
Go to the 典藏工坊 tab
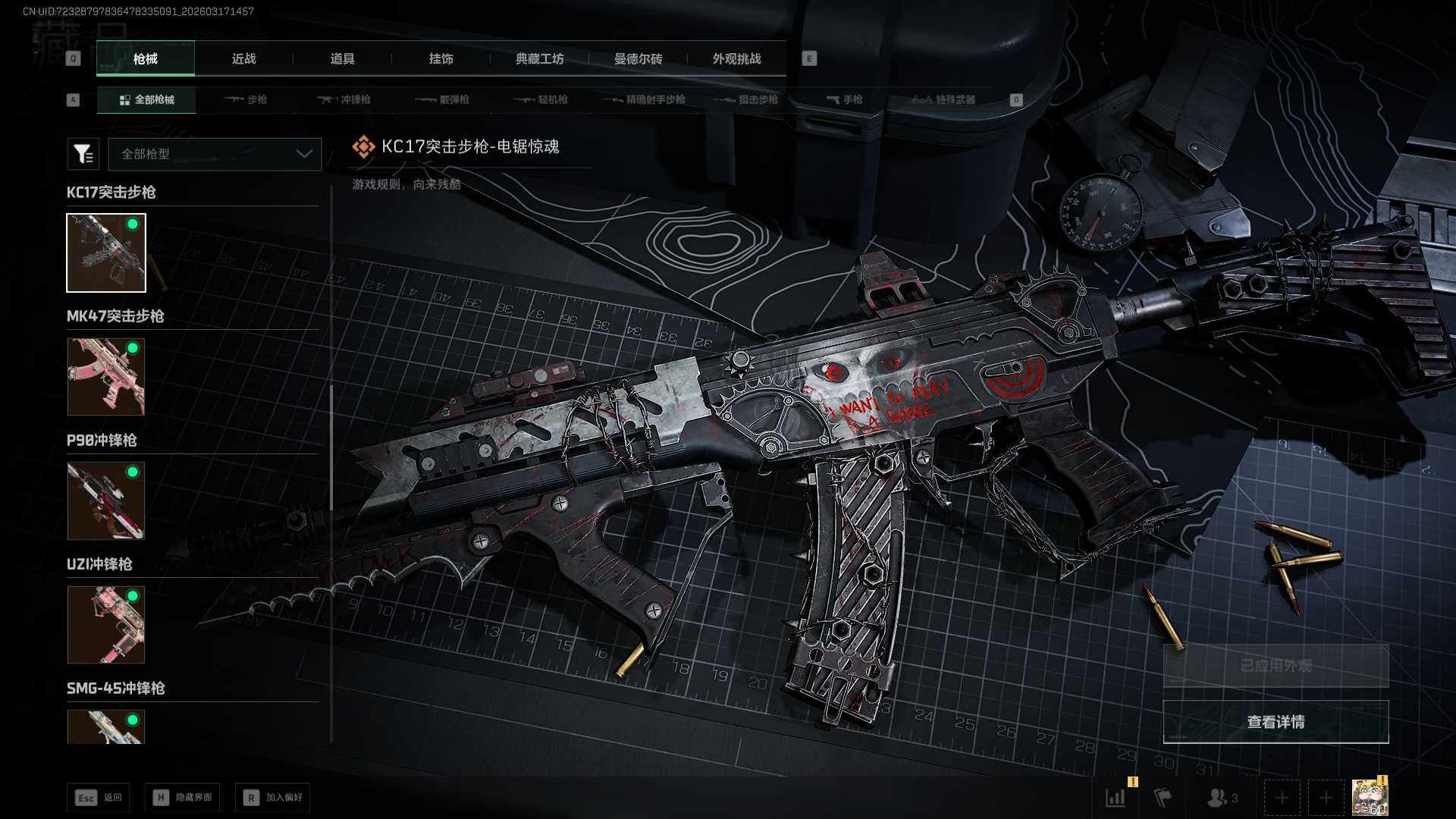(x=539, y=58)
